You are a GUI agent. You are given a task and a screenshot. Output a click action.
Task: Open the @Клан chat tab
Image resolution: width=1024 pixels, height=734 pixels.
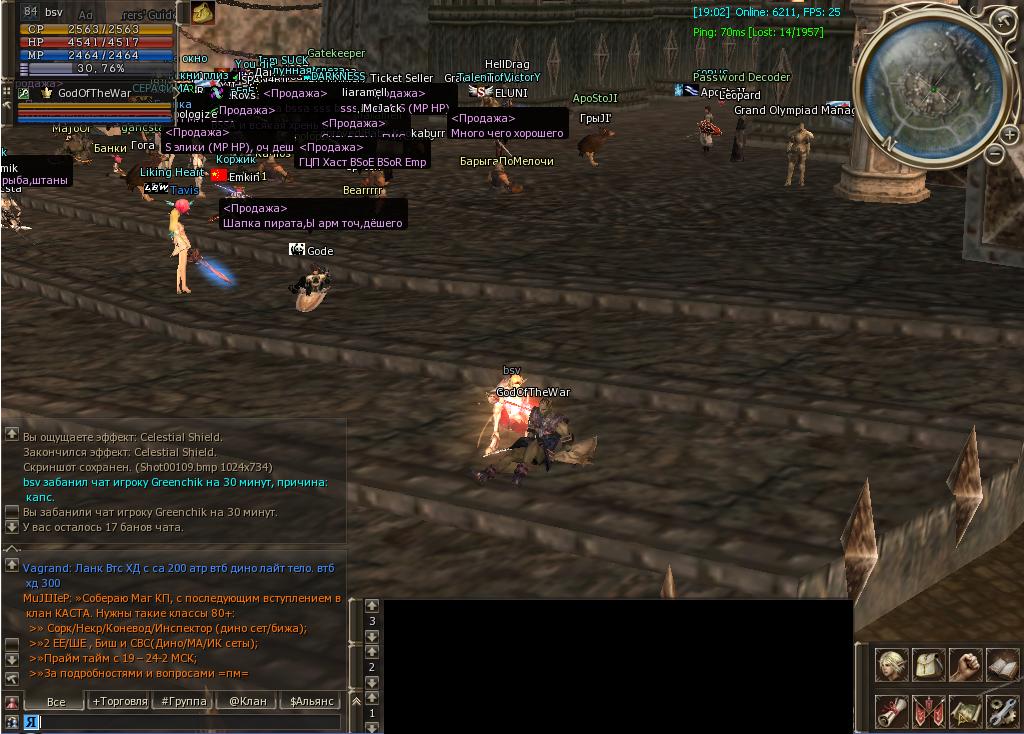pos(247,701)
